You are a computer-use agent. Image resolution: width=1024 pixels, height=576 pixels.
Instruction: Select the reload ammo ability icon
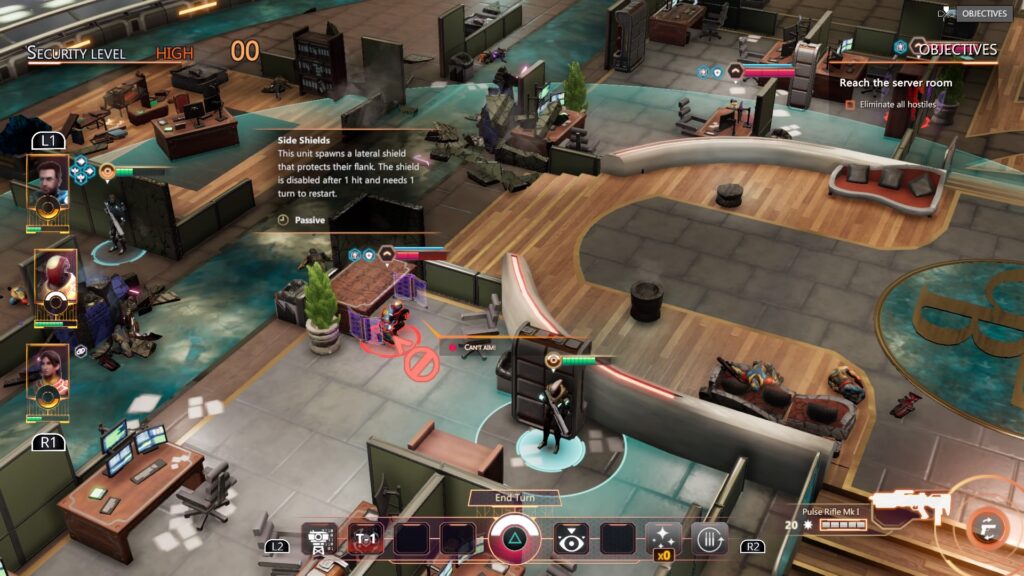[x=709, y=539]
